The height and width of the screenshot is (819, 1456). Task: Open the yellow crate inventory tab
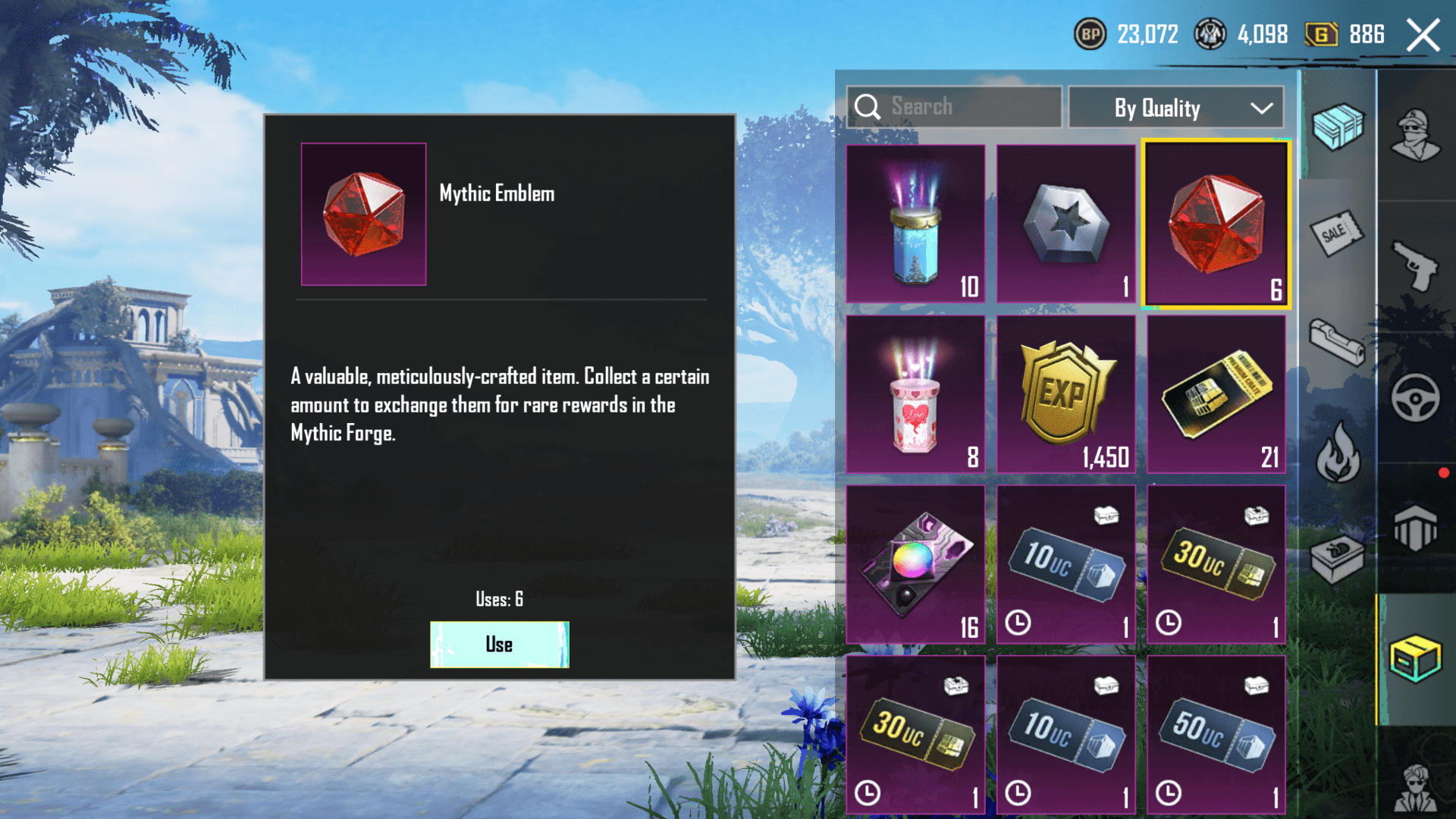coord(1415,658)
